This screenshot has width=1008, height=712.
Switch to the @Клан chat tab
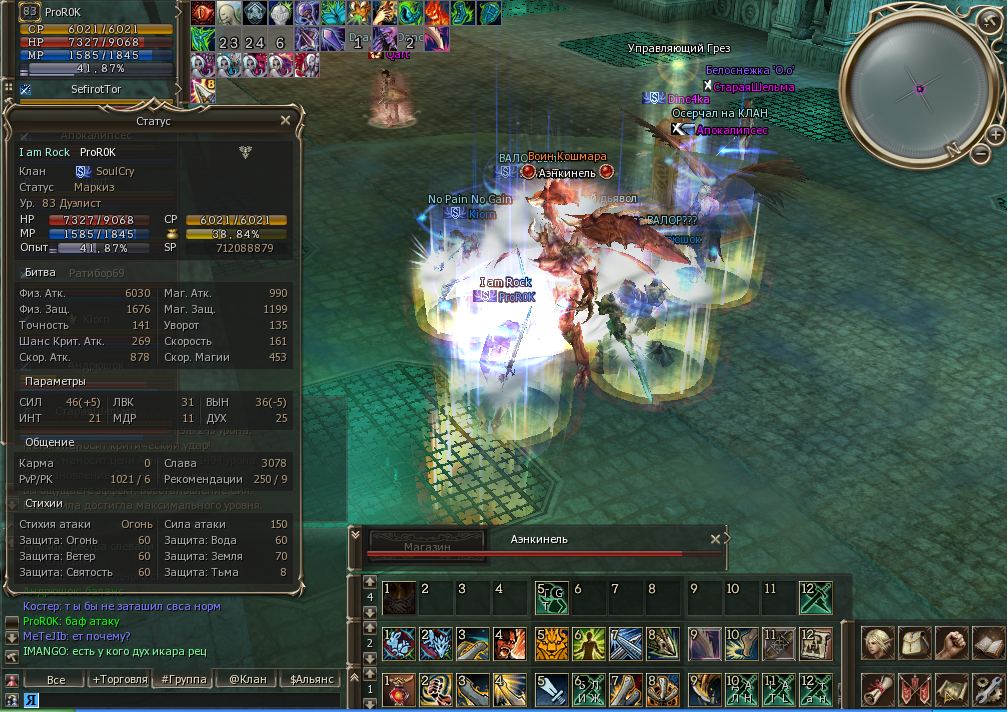click(x=246, y=680)
